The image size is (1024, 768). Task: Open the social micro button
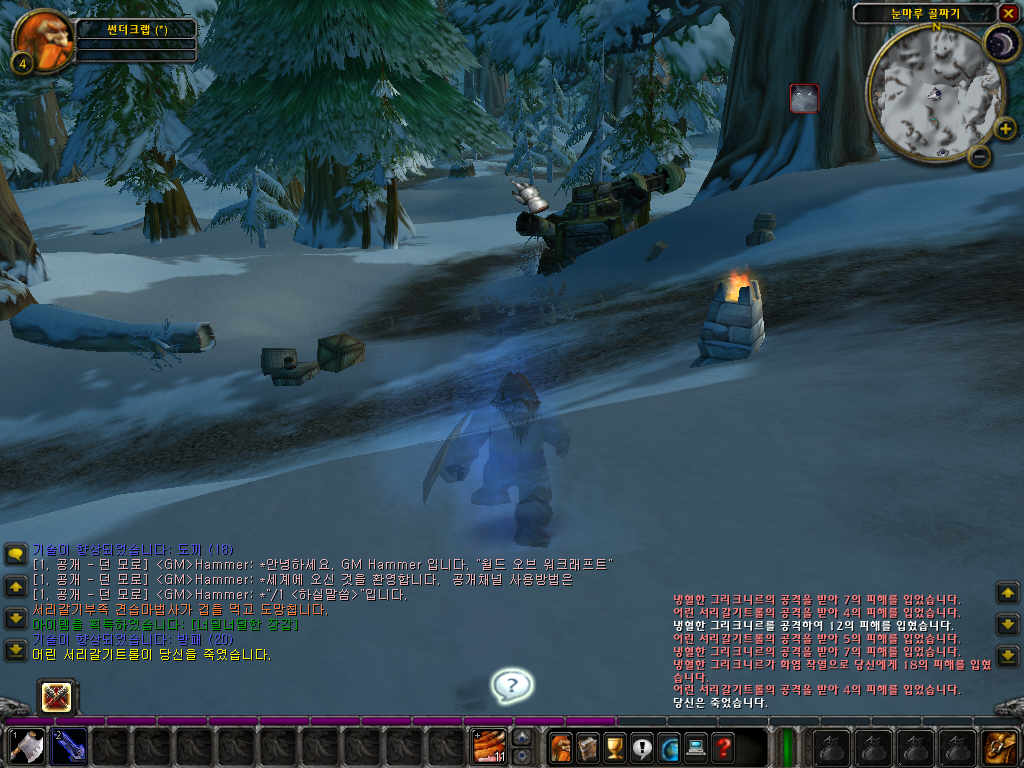(x=668, y=747)
